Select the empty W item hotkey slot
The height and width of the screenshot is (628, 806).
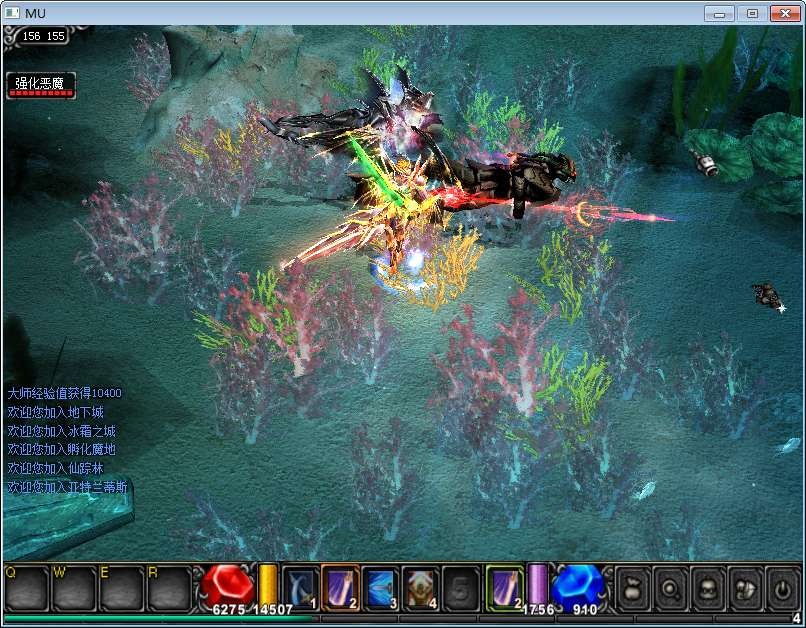coord(74,588)
